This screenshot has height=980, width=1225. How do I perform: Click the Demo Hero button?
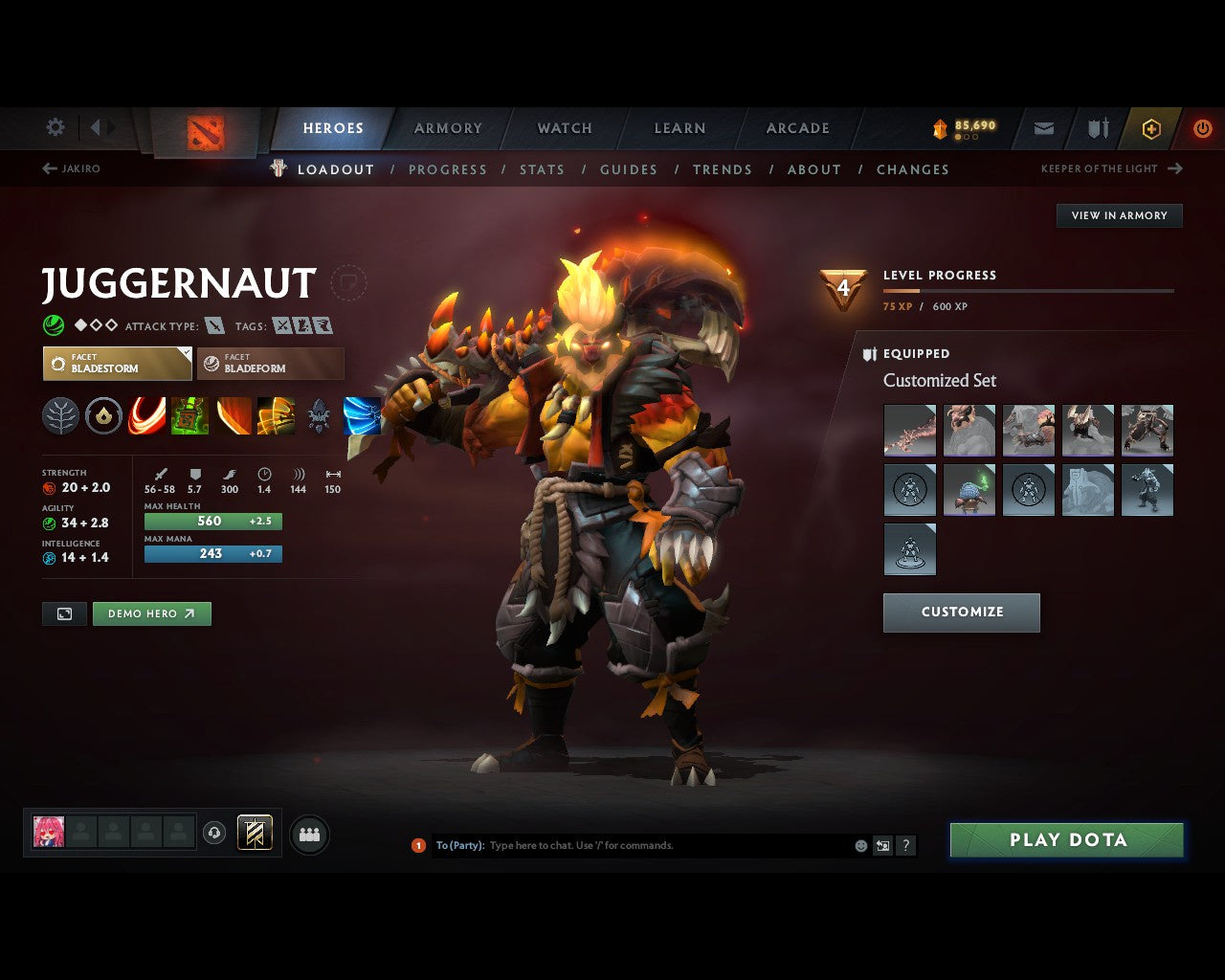pyautogui.click(x=151, y=613)
